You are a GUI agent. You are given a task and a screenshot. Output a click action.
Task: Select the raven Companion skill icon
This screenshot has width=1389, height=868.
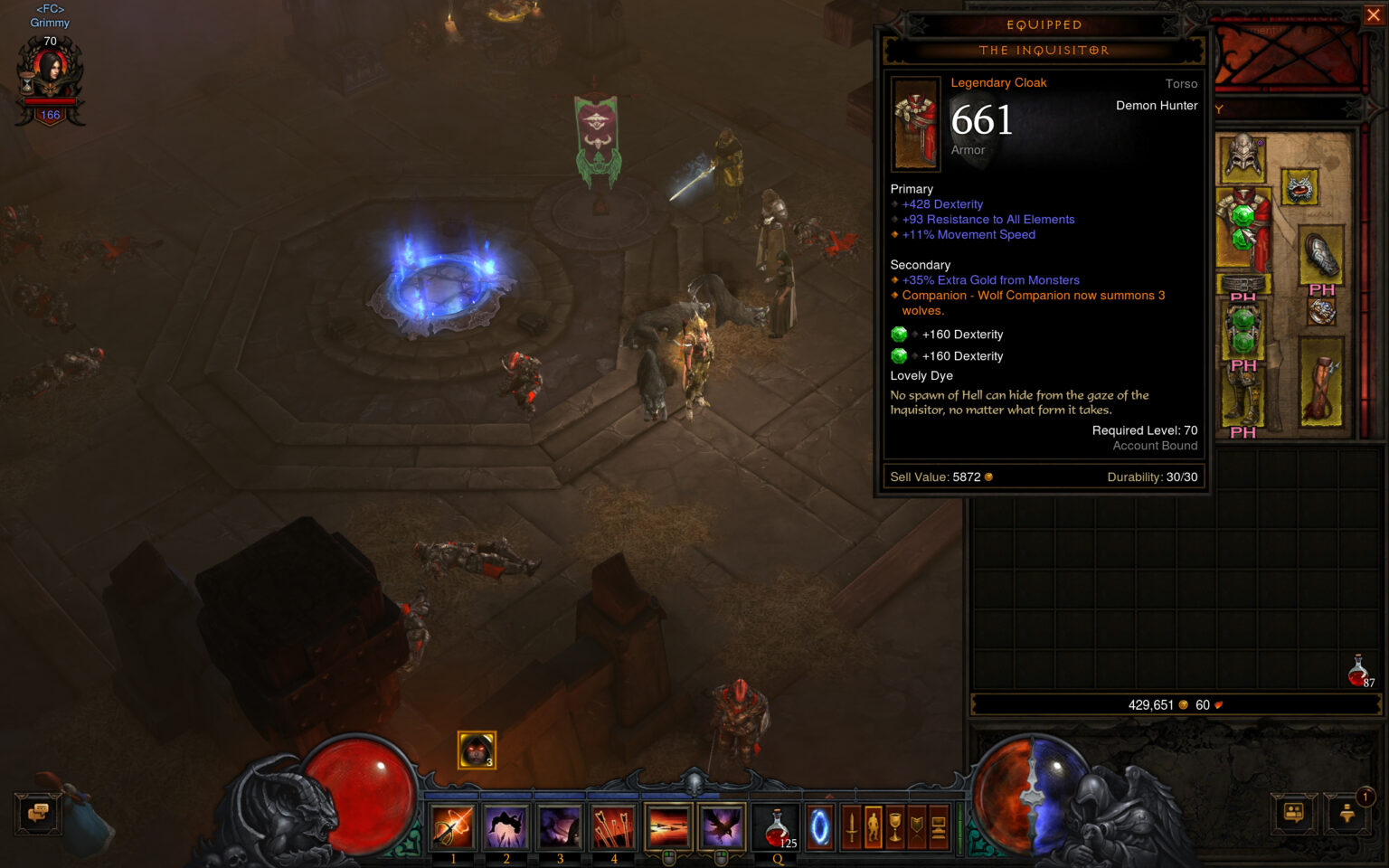click(722, 827)
